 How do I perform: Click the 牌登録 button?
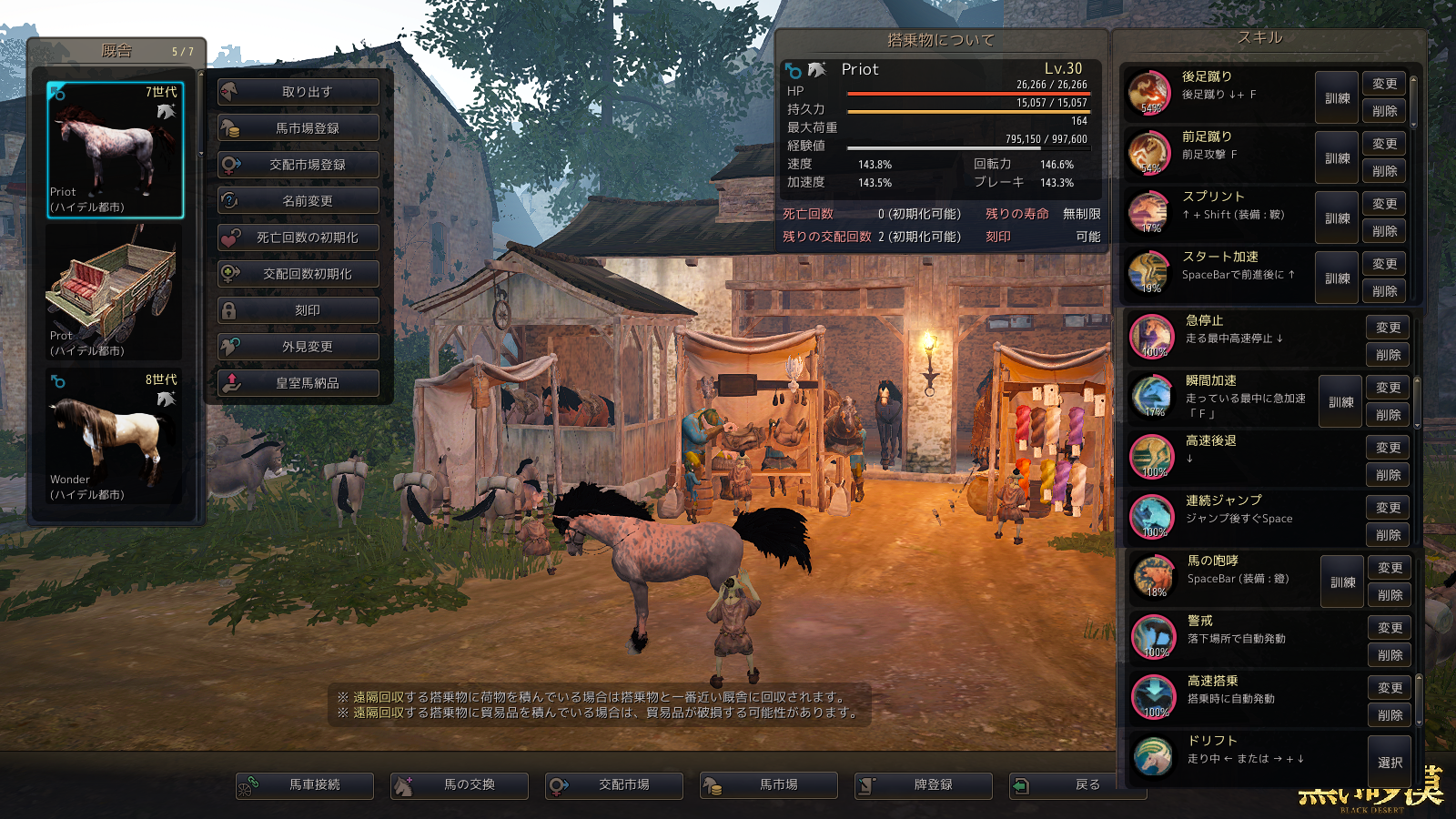click(924, 785)
